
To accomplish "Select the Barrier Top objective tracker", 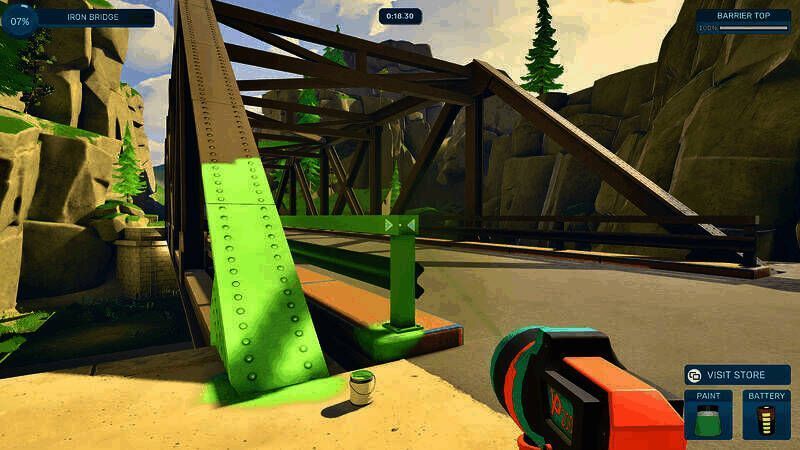I will pos(743,22).
